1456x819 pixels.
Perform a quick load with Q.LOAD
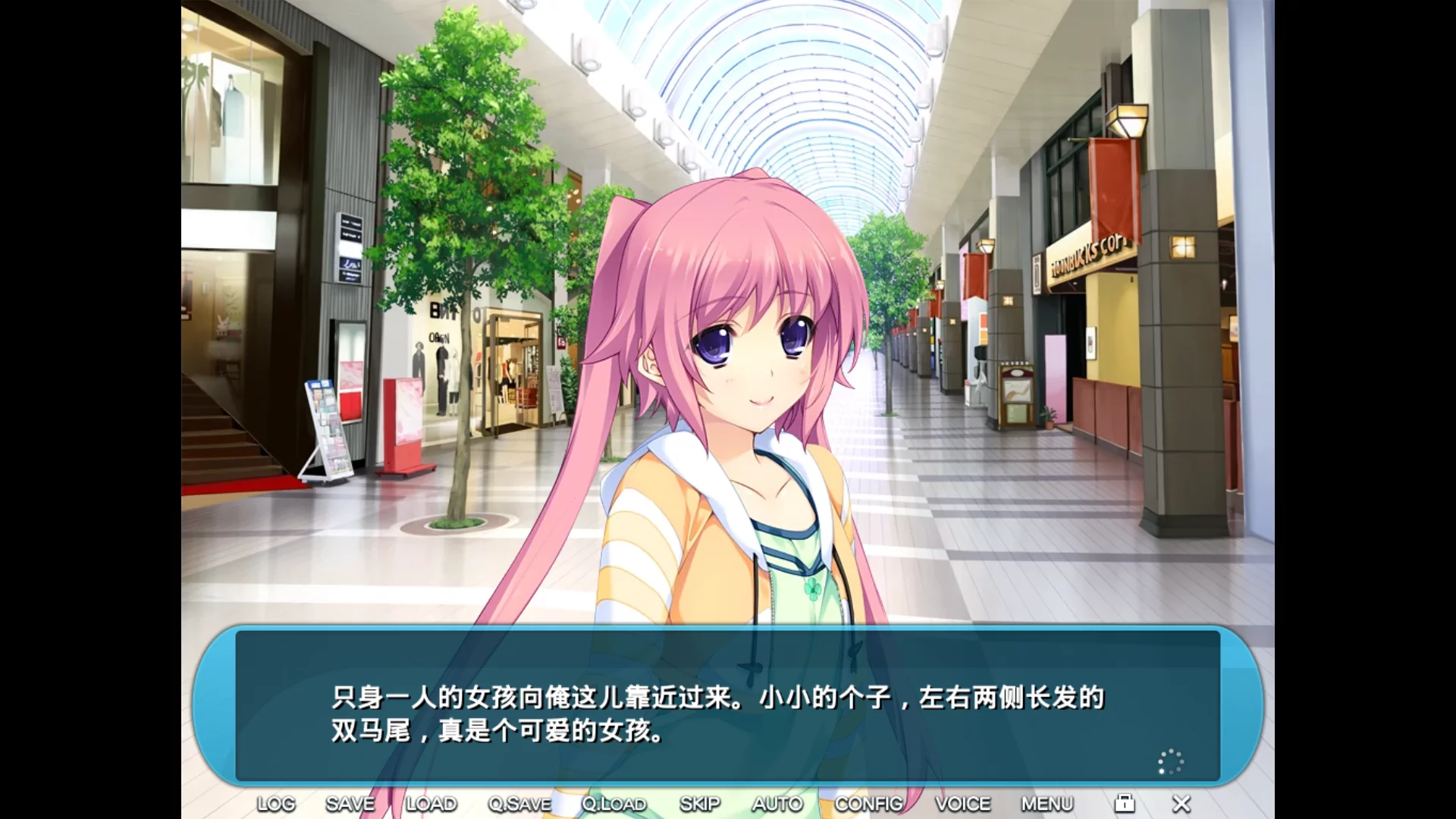click(x=614, y=803)
